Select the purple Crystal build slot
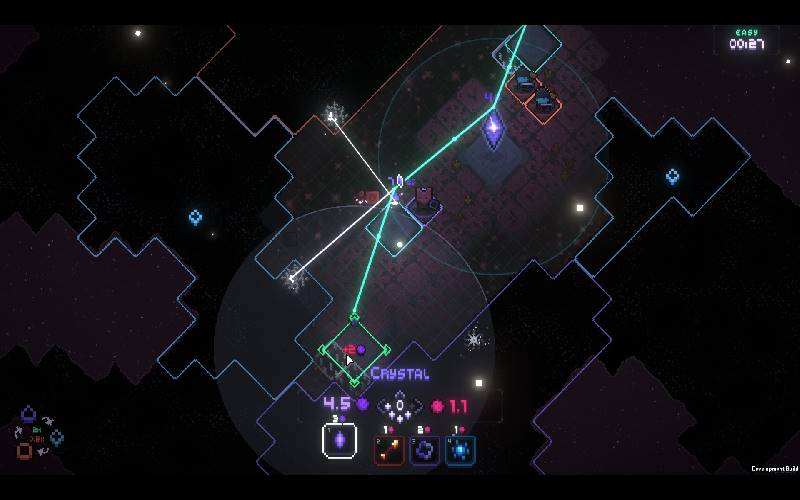 click(x=339, y=441)
